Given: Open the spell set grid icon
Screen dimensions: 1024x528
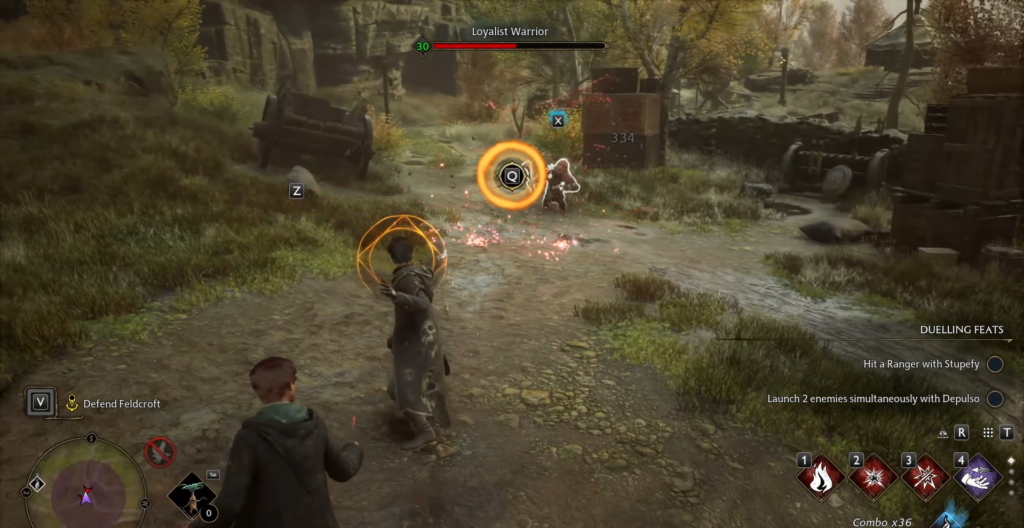Looking at the screenshot, I should [988, 433].
